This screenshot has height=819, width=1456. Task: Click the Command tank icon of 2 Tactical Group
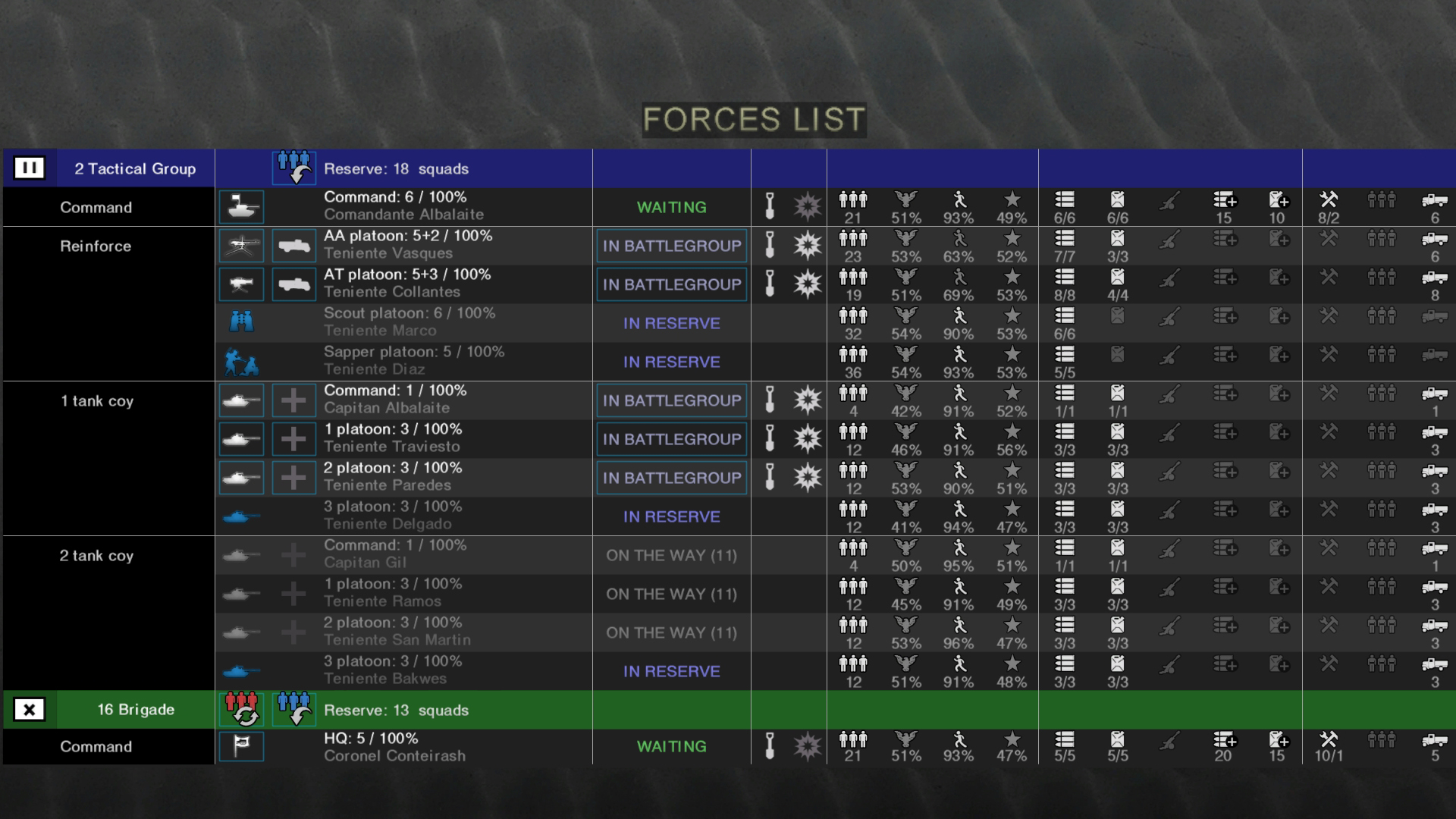pyautogui.click(x=241, y=206)
